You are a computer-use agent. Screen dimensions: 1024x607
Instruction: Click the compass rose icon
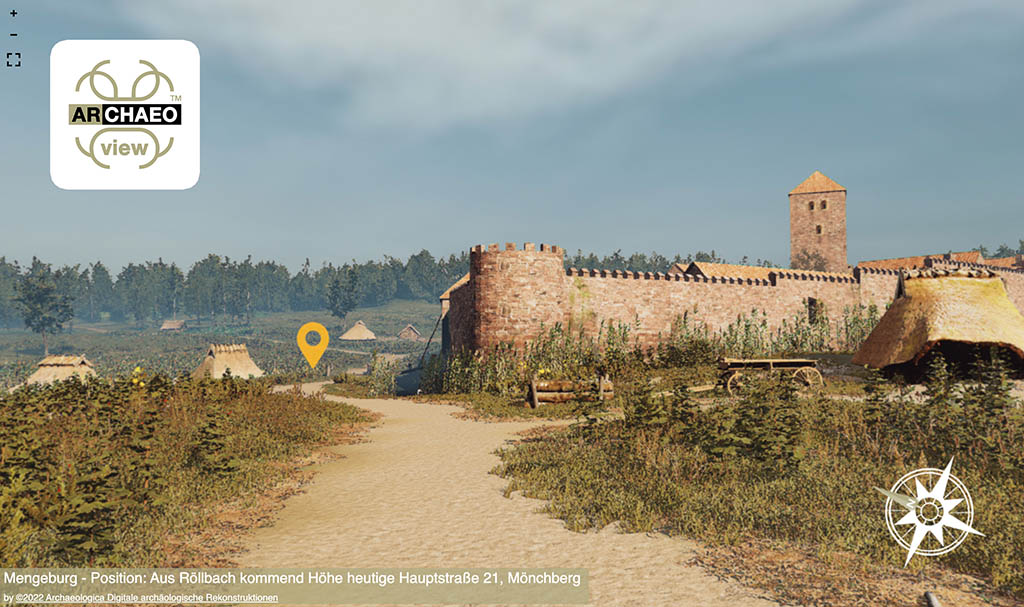(929, 511)
